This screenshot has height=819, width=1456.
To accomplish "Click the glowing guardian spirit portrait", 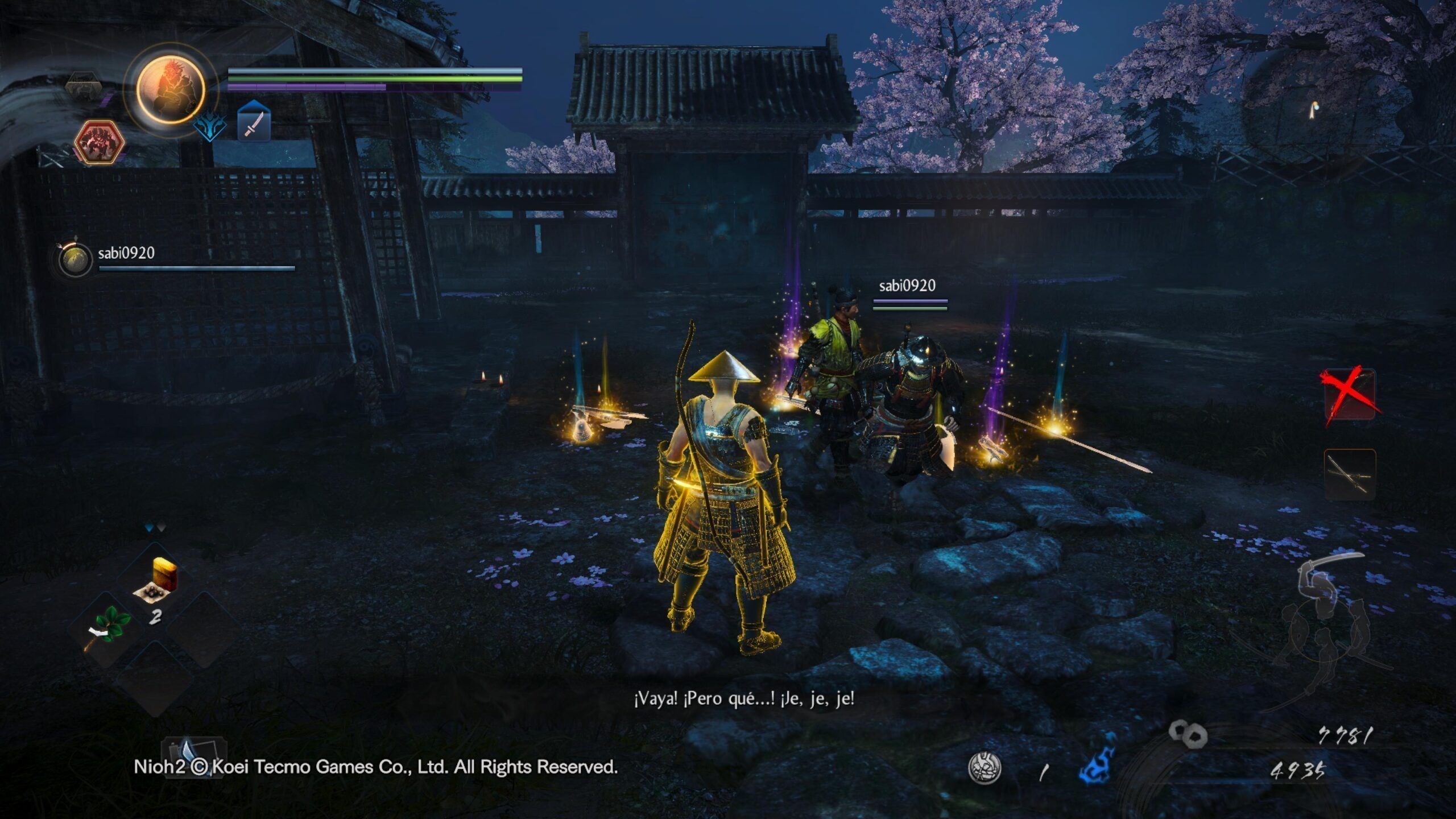I will 170,89.
